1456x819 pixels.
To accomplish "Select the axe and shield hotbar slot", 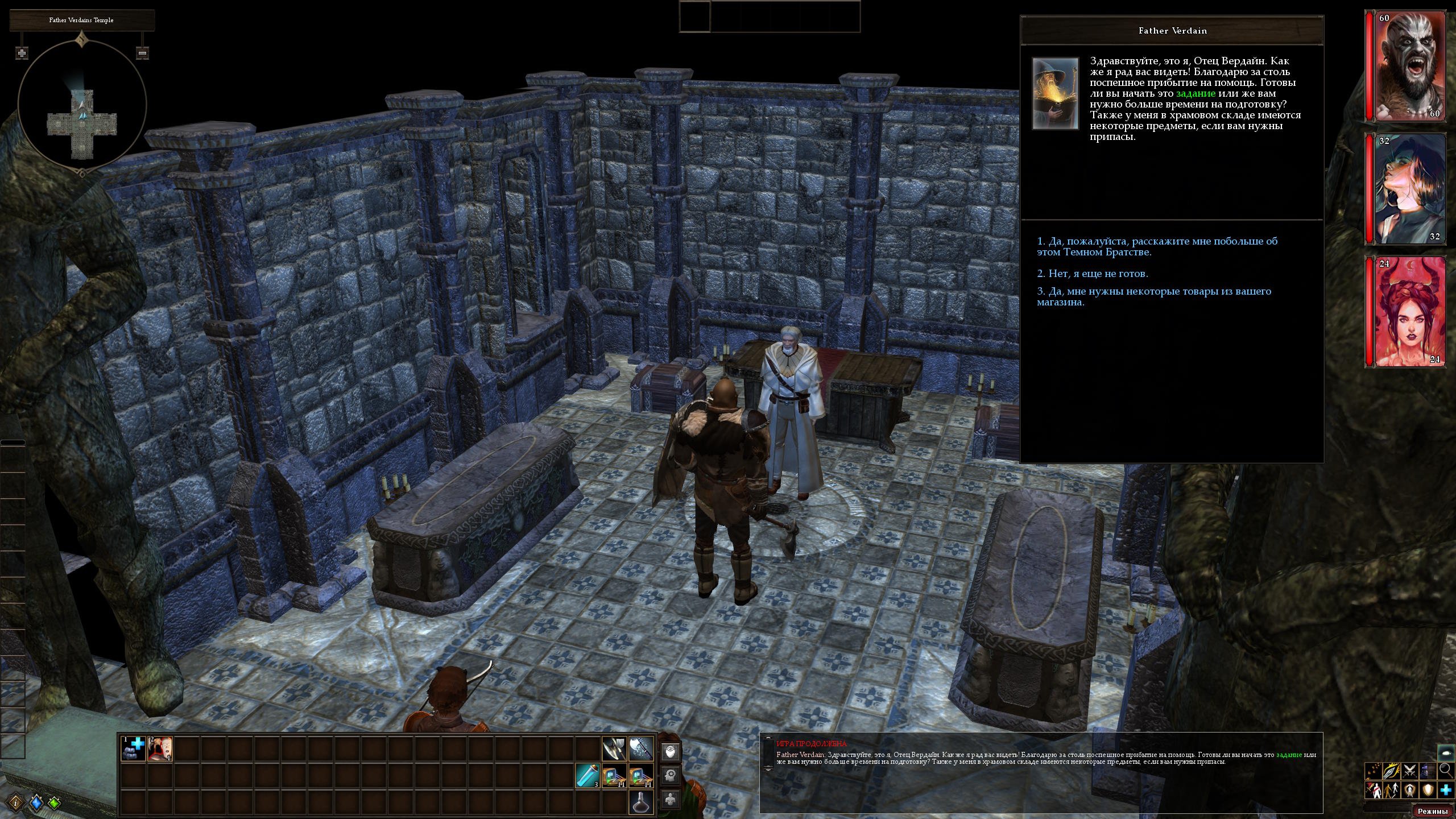I will click(x=614, y=748).
